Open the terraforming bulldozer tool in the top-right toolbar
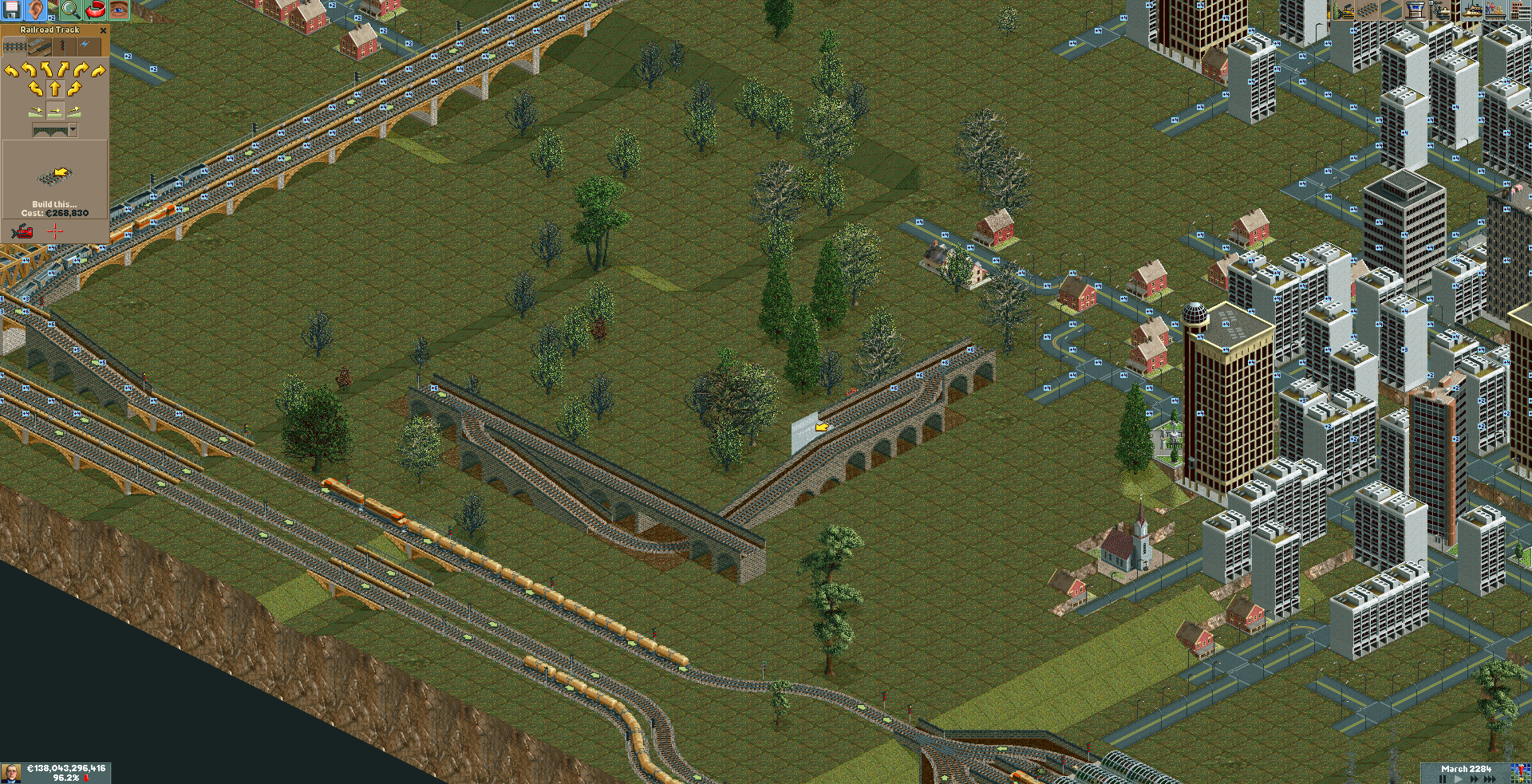The width and height of the screenshot is (1532, 784). [x=1344, y=11]
